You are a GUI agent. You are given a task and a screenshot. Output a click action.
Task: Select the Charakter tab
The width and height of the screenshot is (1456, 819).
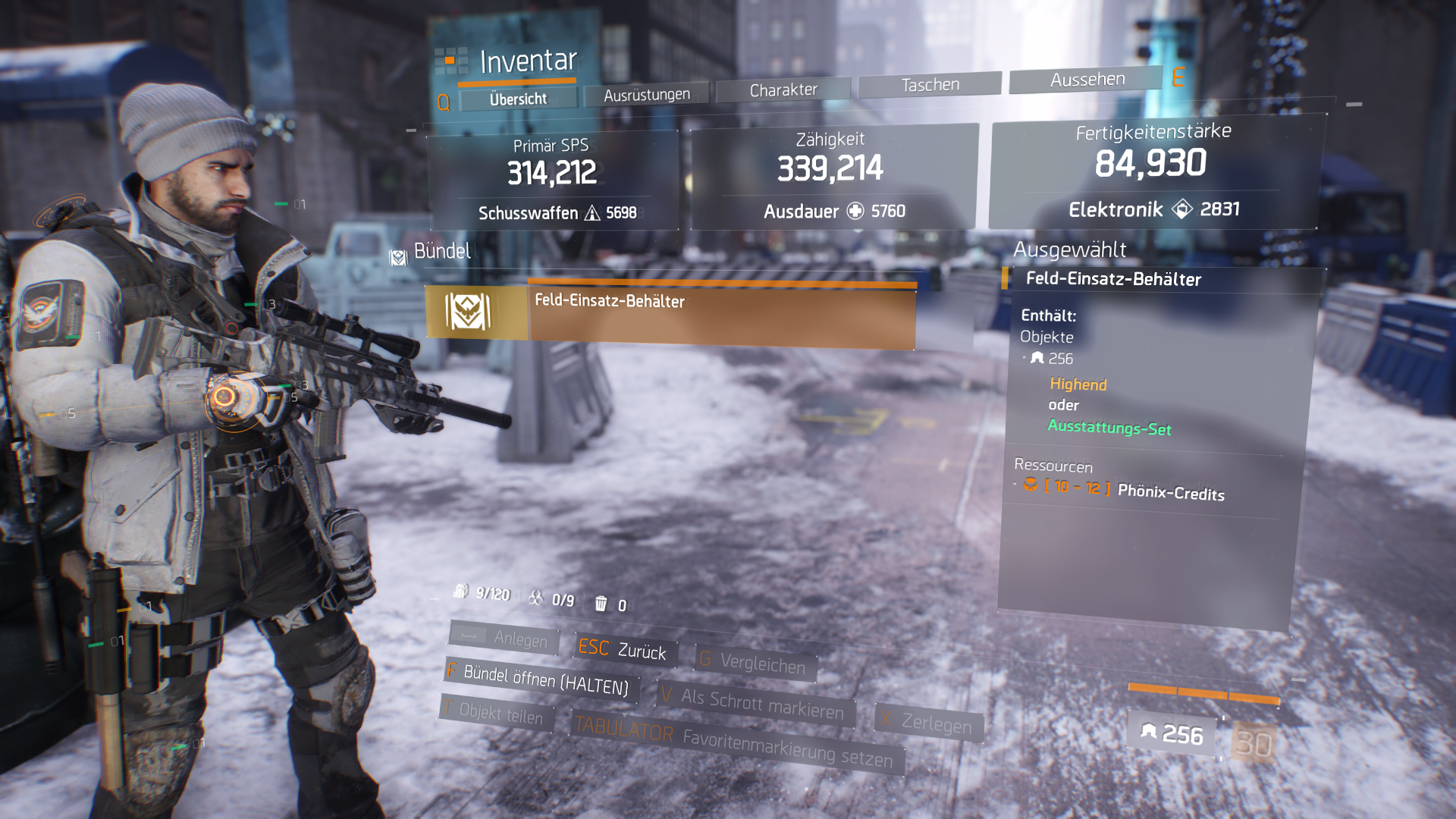[783, 90]
